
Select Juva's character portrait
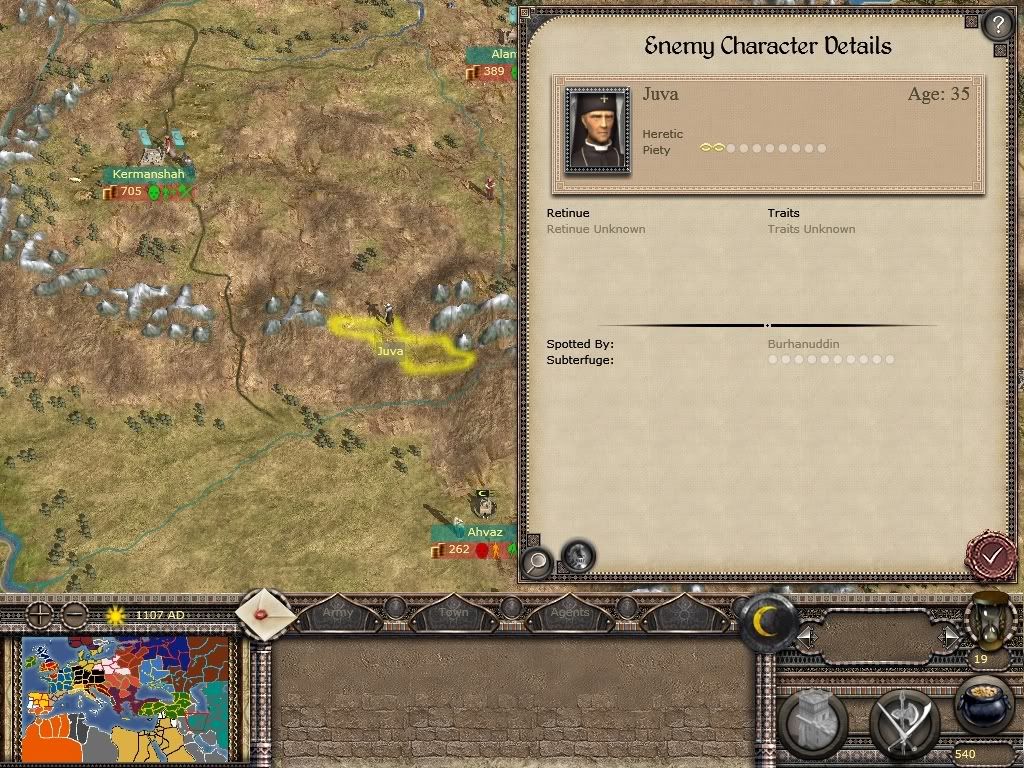point(597,130)
